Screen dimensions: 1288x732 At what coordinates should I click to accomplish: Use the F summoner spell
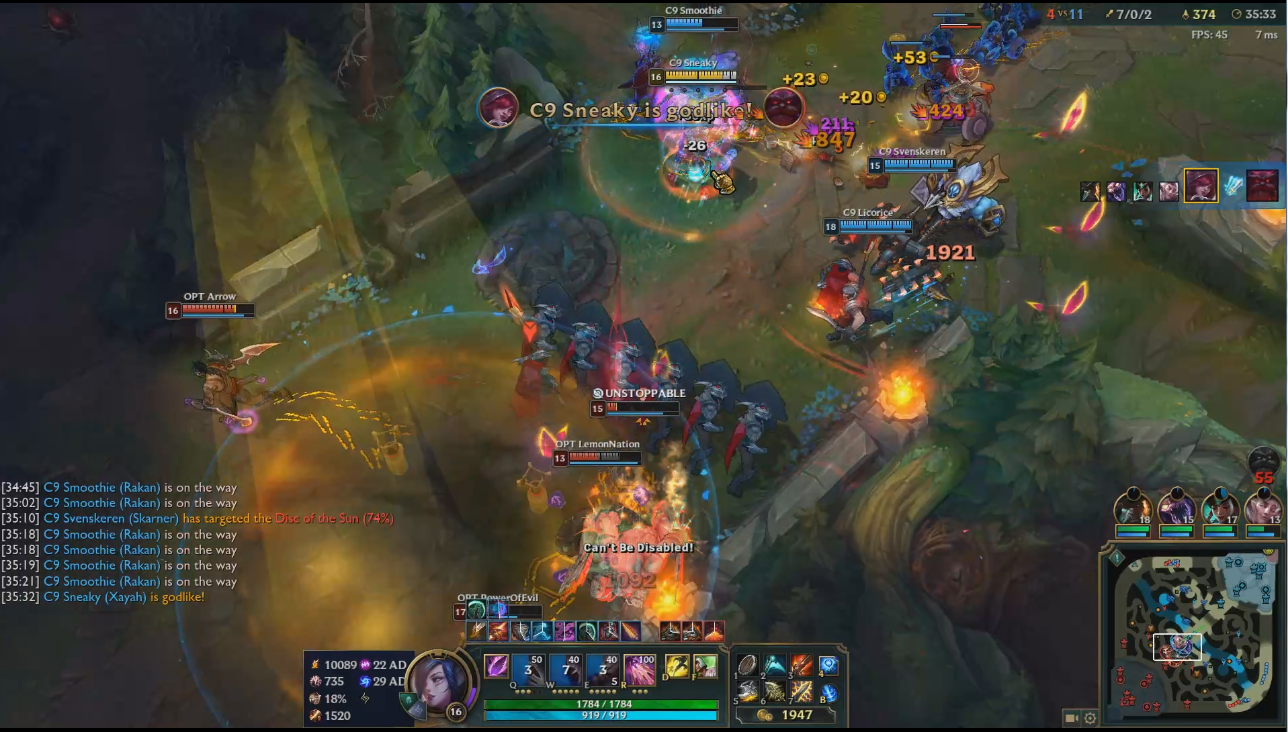(x=705, y=666)
